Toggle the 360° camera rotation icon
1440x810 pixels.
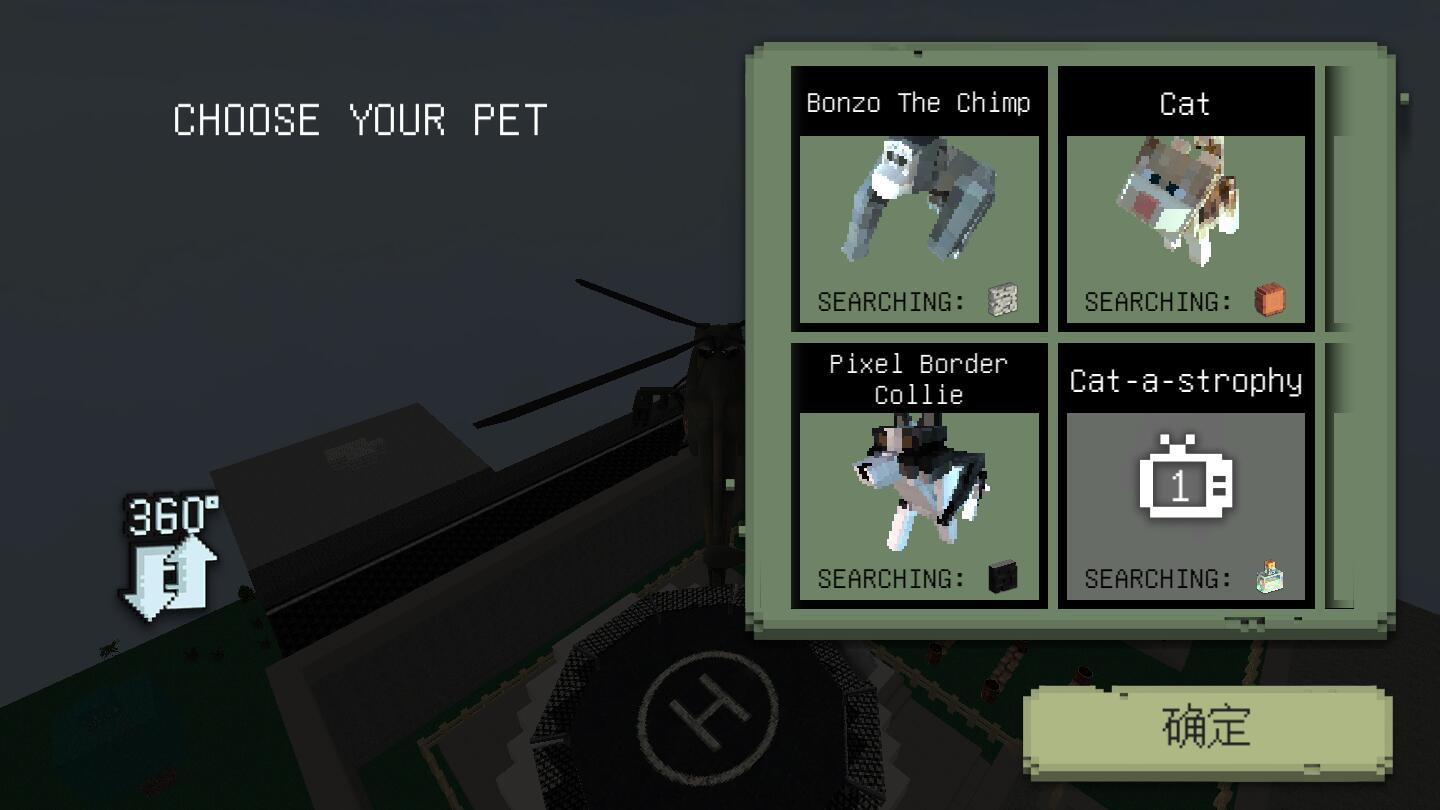coord(171,558)
